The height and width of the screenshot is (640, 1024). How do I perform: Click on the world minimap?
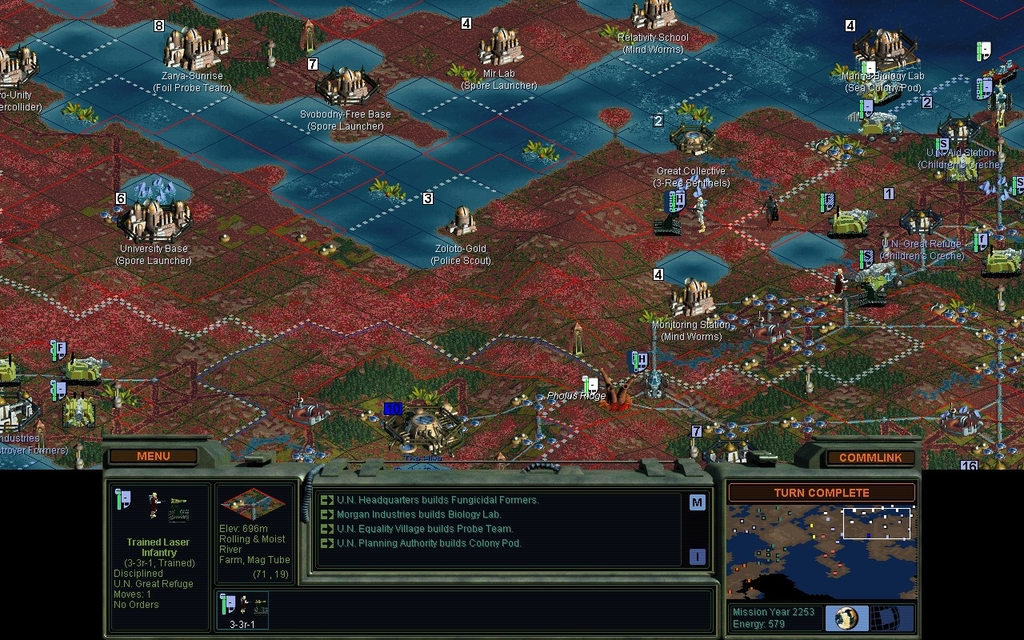[820, 550]
